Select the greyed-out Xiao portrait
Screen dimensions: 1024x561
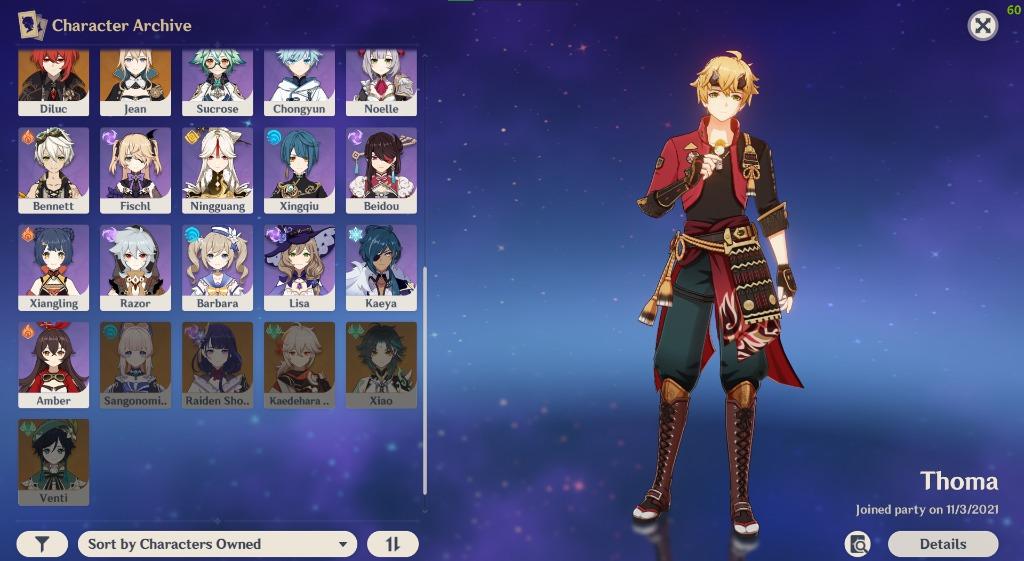coord(381,363)
